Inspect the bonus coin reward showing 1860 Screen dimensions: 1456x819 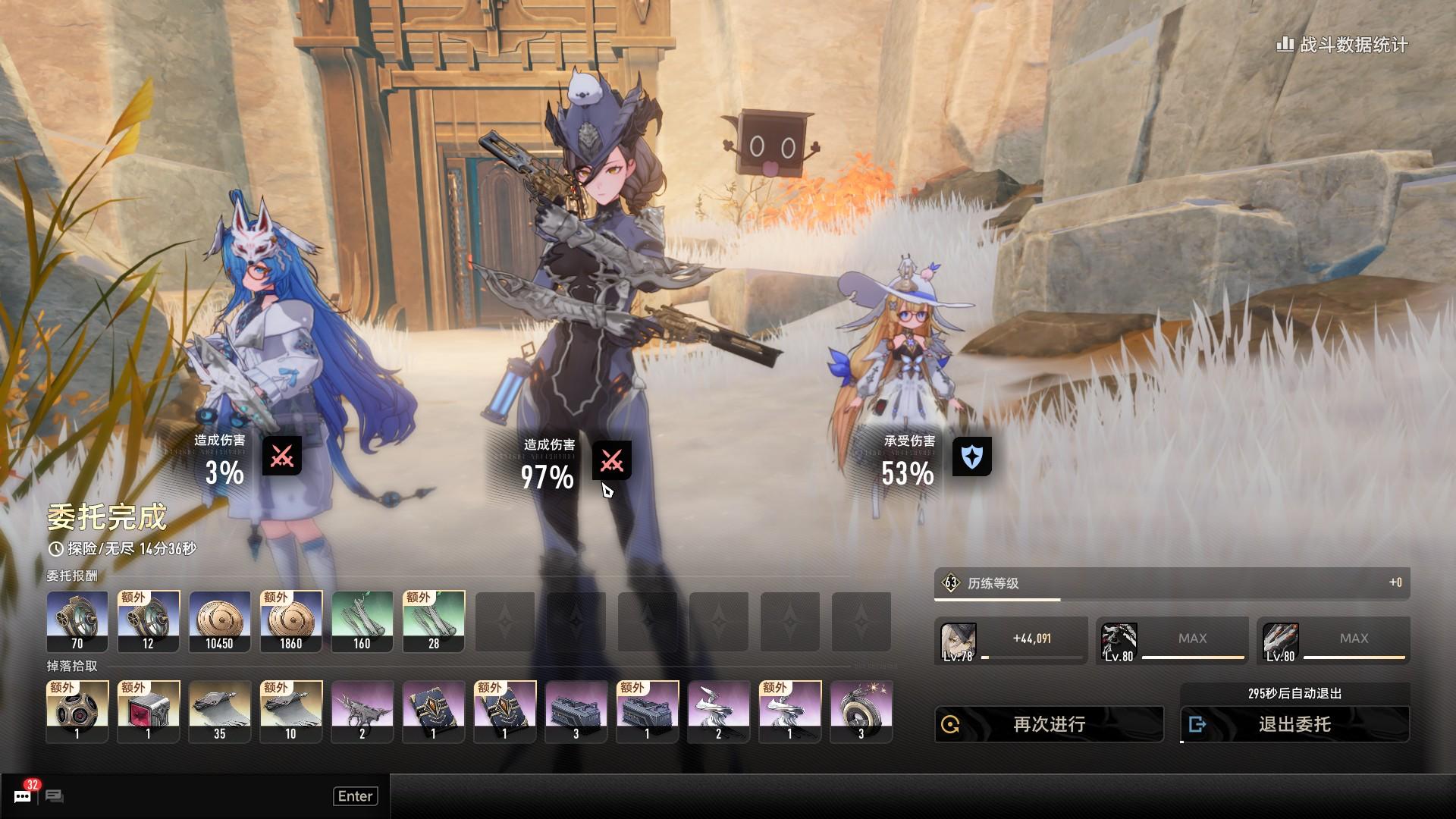[x=290, y=621]
